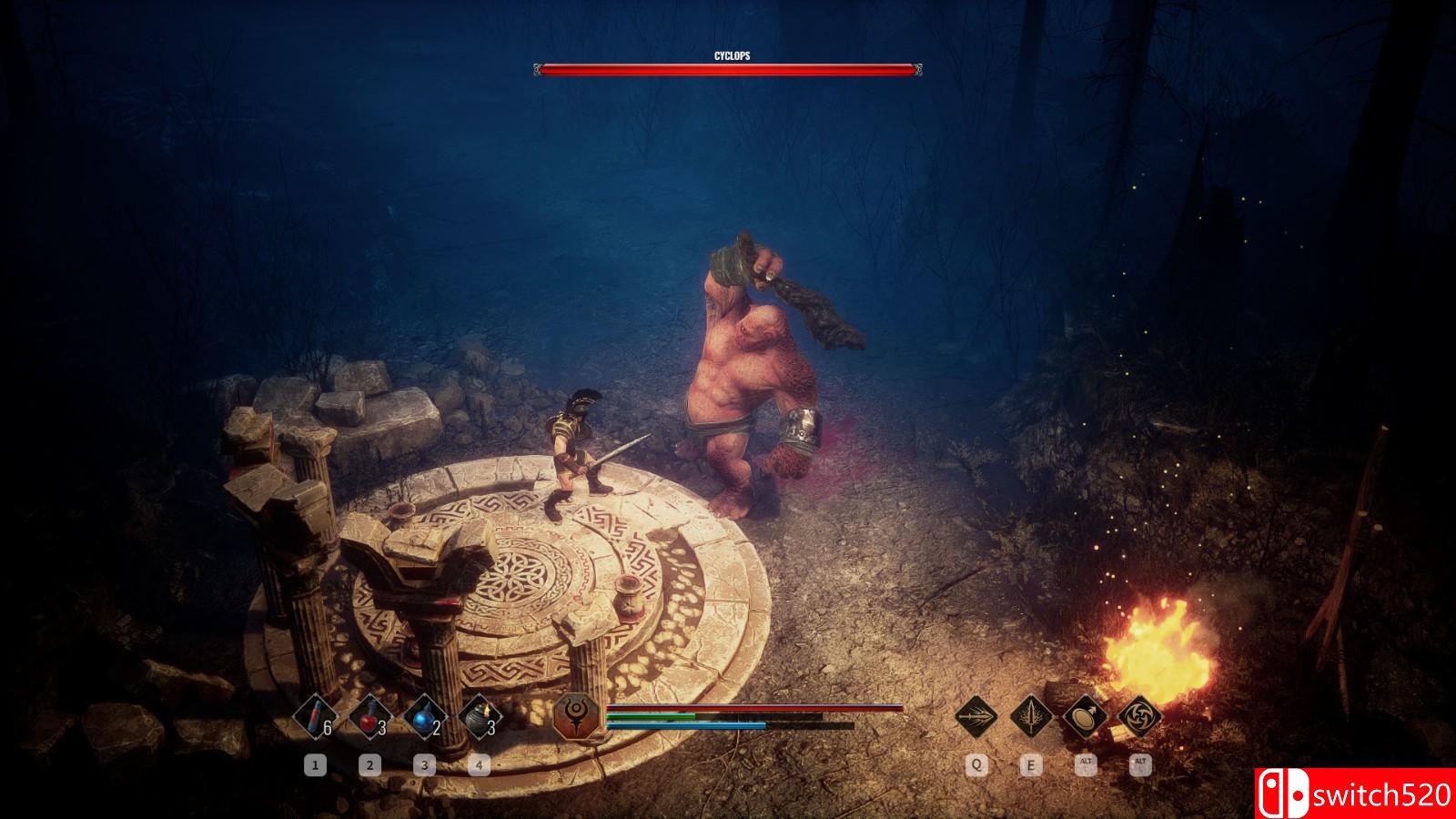The image size is (1456, 819).
Task: Select the red health potion slot
Action: (369, 716)
